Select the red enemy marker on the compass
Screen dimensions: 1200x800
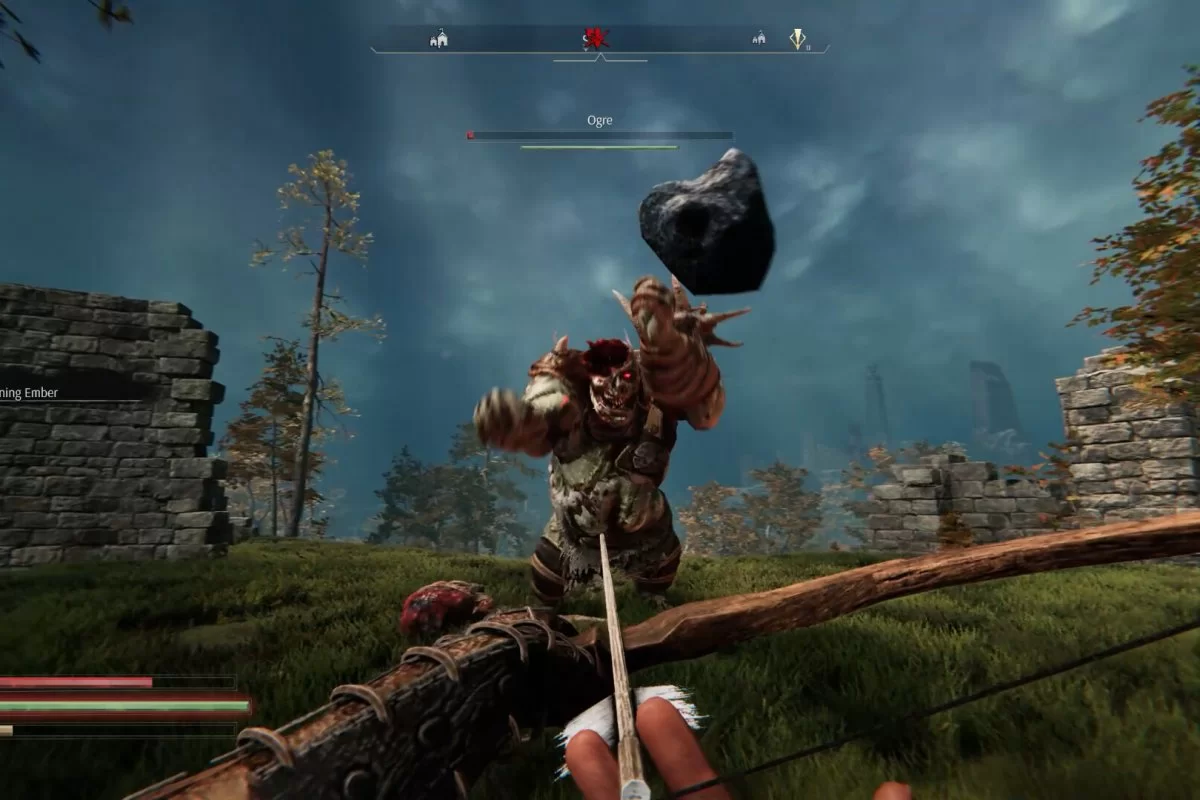[597, 39]
